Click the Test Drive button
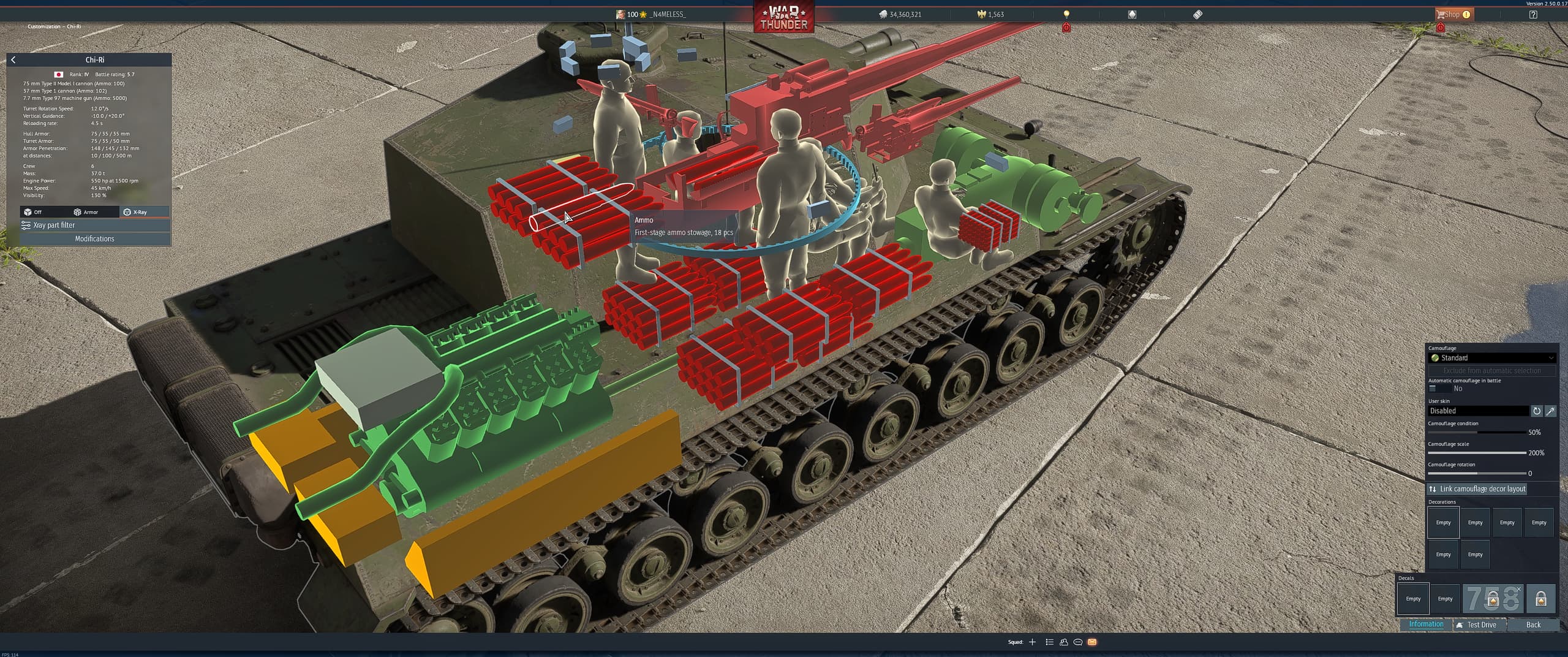This screenshot has height=657, width=1568. [1479, 625]
